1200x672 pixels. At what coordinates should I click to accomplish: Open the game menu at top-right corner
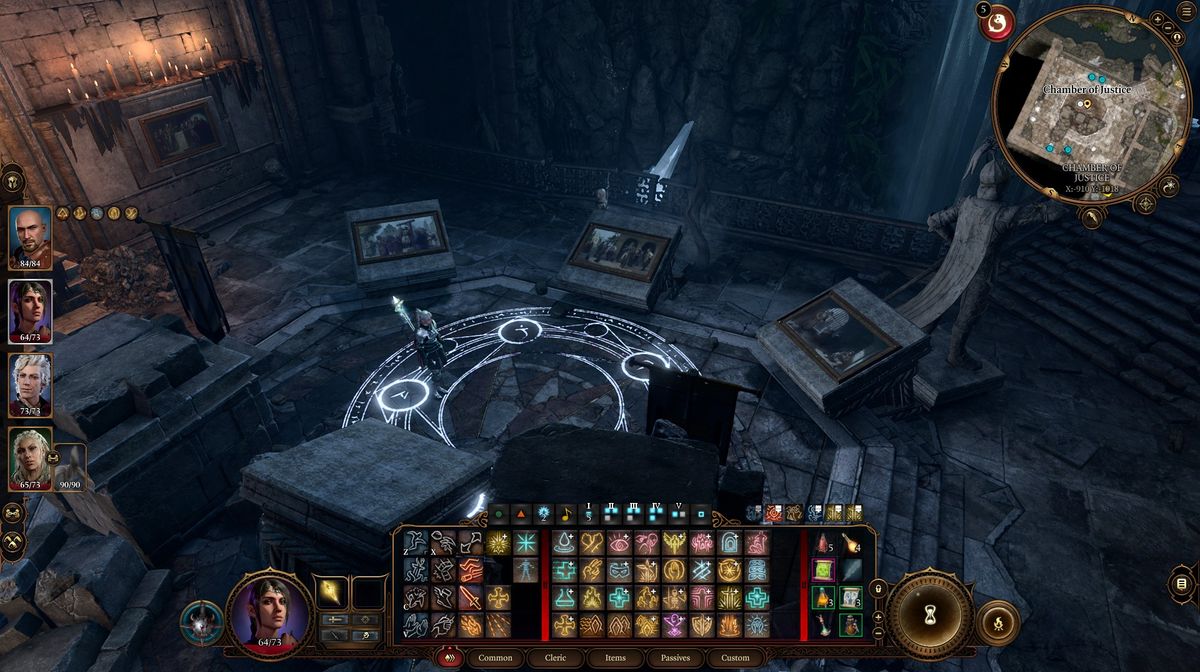click(1186, 10)
